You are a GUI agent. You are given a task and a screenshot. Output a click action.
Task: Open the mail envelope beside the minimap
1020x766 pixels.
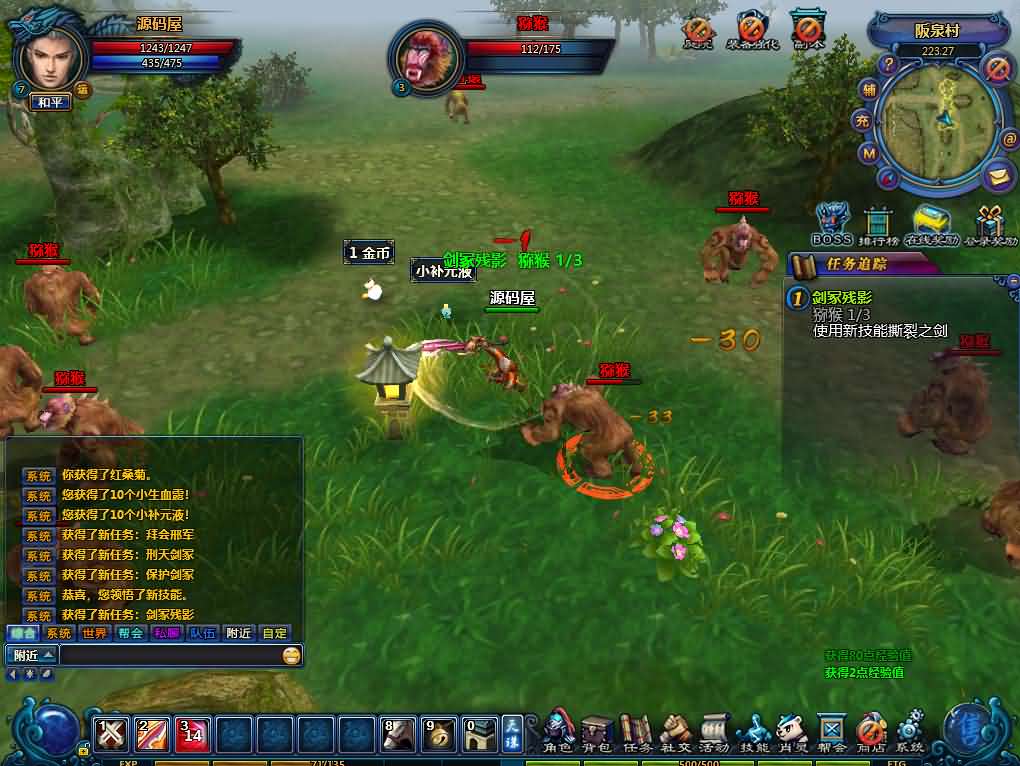(997, 177)
